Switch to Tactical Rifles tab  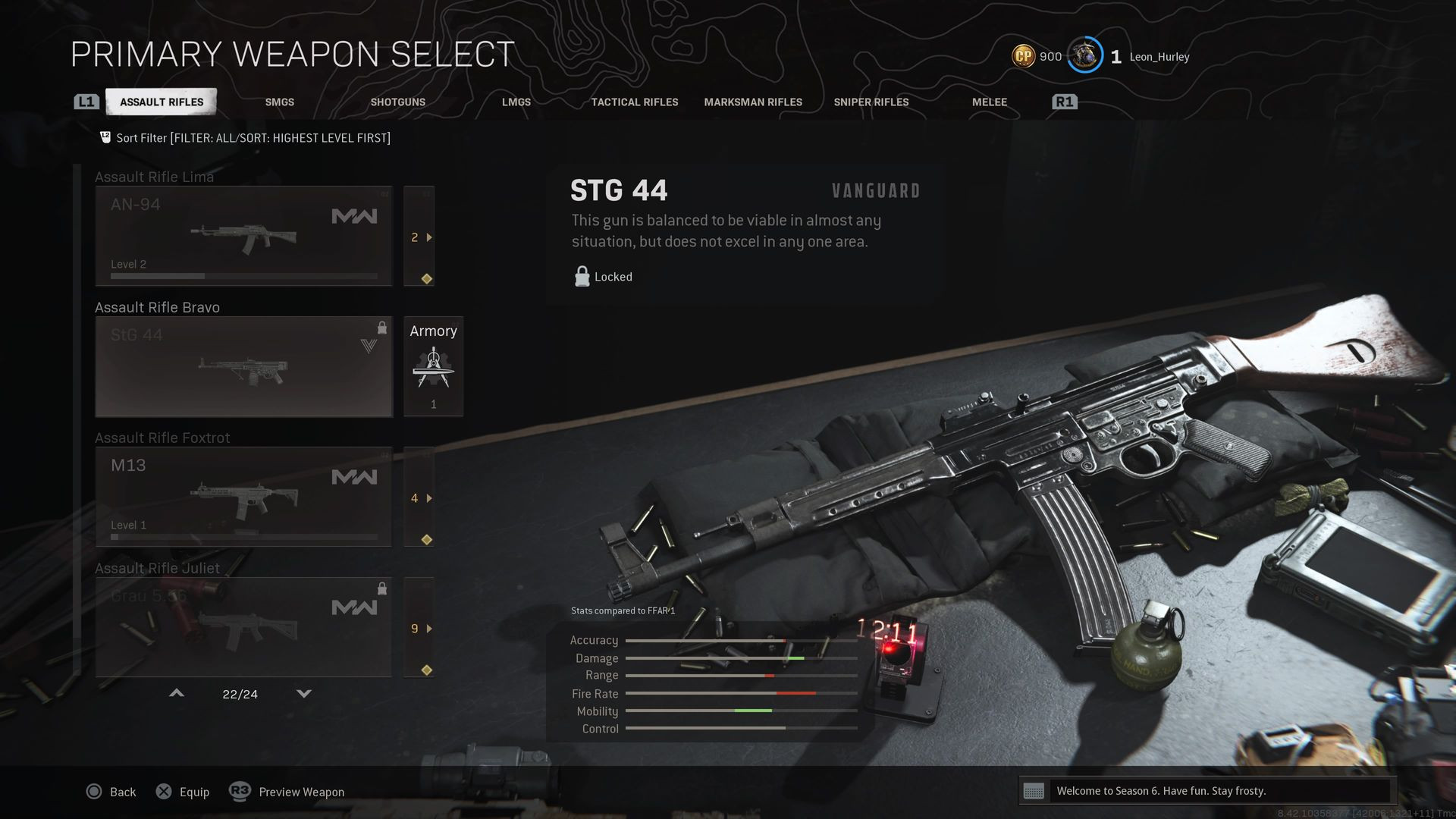click(x=635, y=102)
